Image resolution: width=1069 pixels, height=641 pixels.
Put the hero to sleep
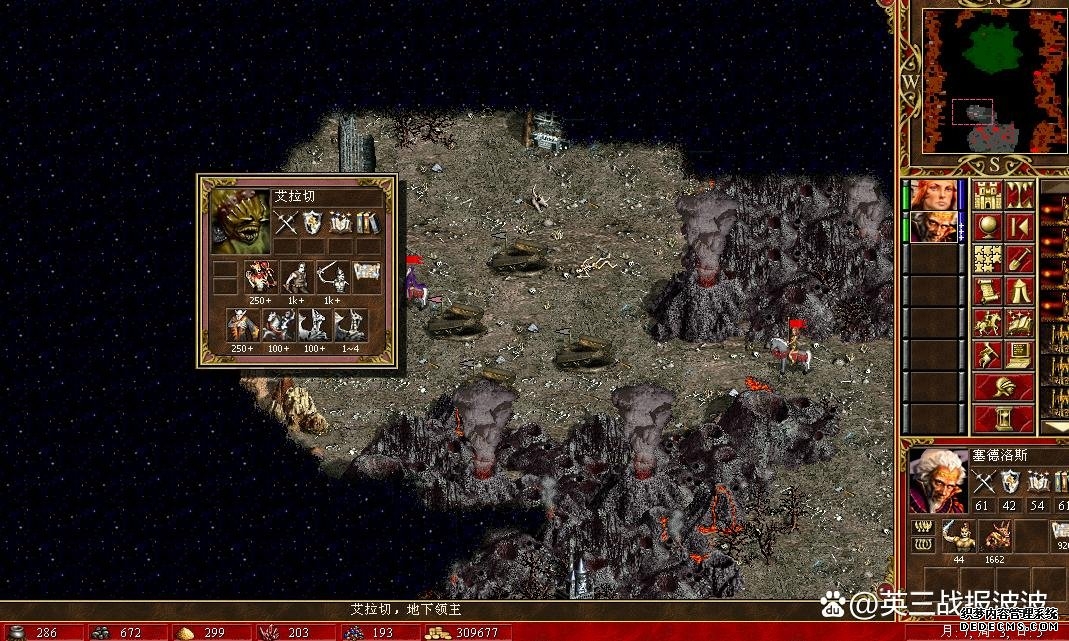(1019, 226)
